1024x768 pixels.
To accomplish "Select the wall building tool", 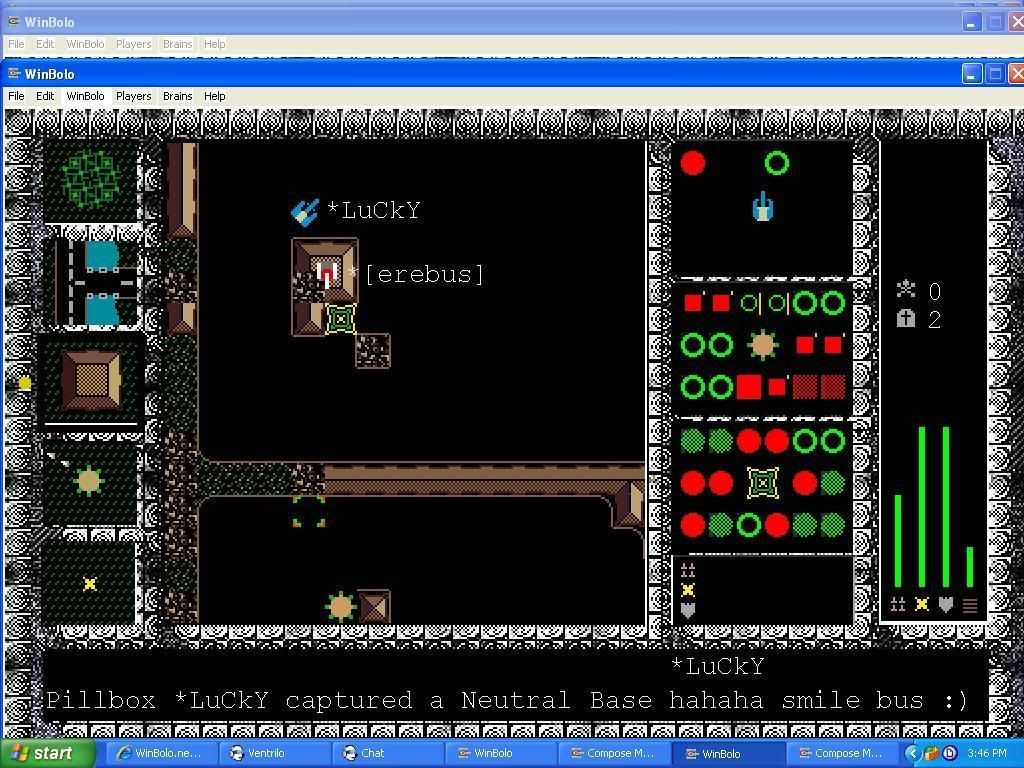I will (x=91, y=381).
